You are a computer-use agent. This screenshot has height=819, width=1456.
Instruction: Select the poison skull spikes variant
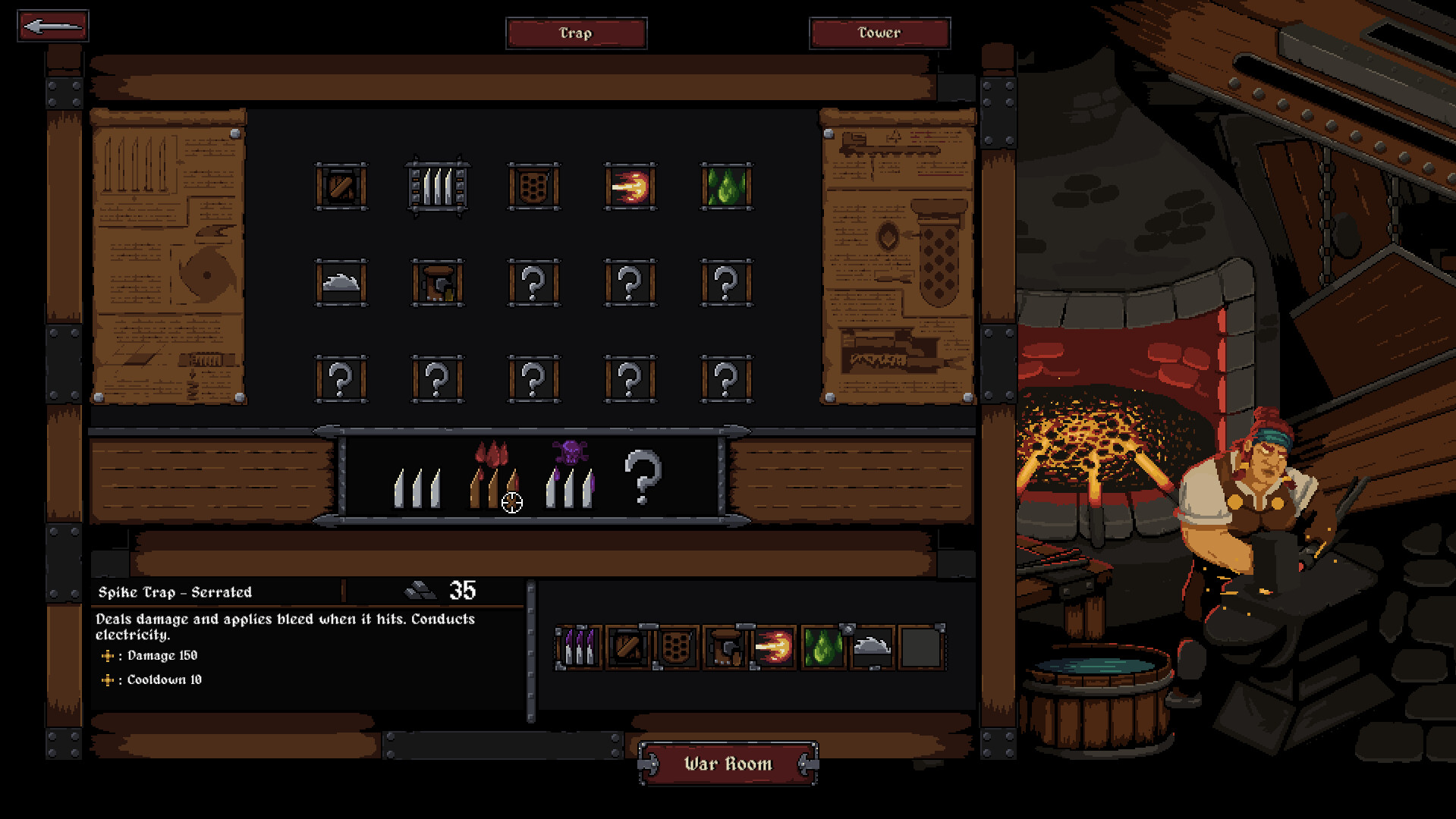569,478
